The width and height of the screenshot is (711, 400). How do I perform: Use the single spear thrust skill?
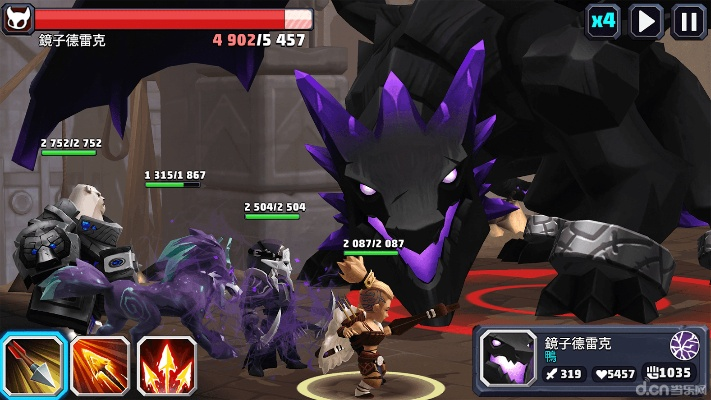click(x=33, y=365)
